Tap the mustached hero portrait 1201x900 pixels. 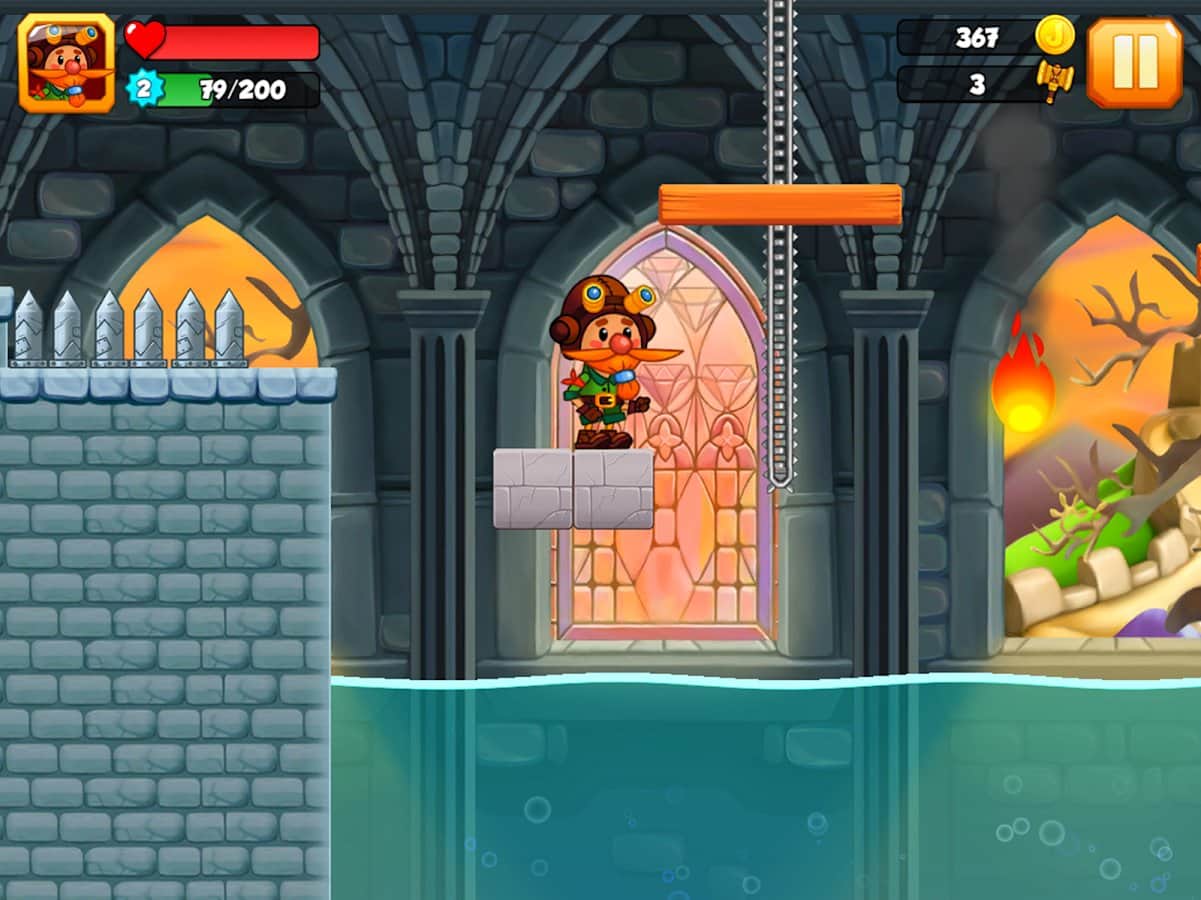click(x=67, y=63)
